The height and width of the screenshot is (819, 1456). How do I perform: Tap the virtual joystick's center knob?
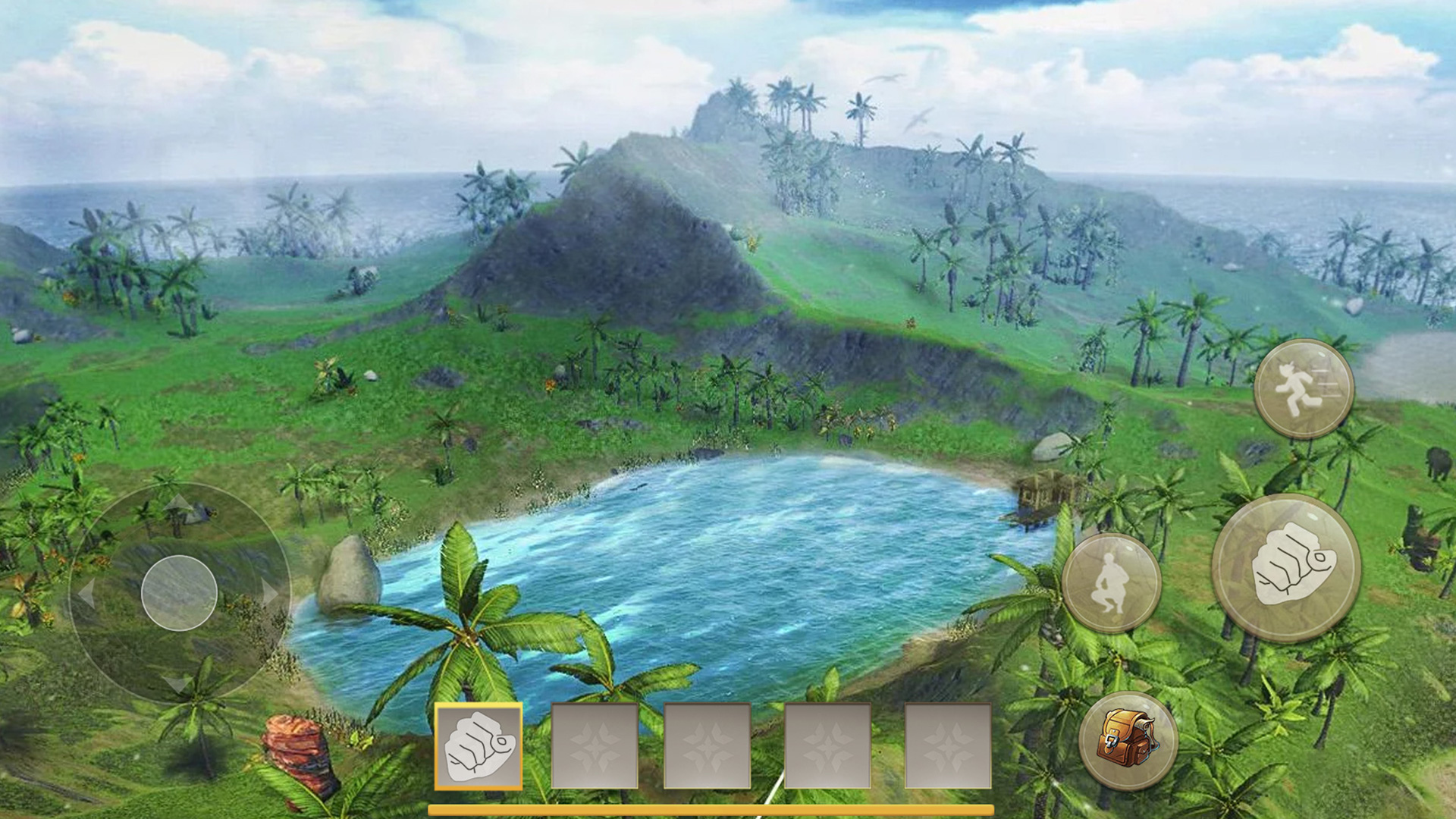click(180, 593)
